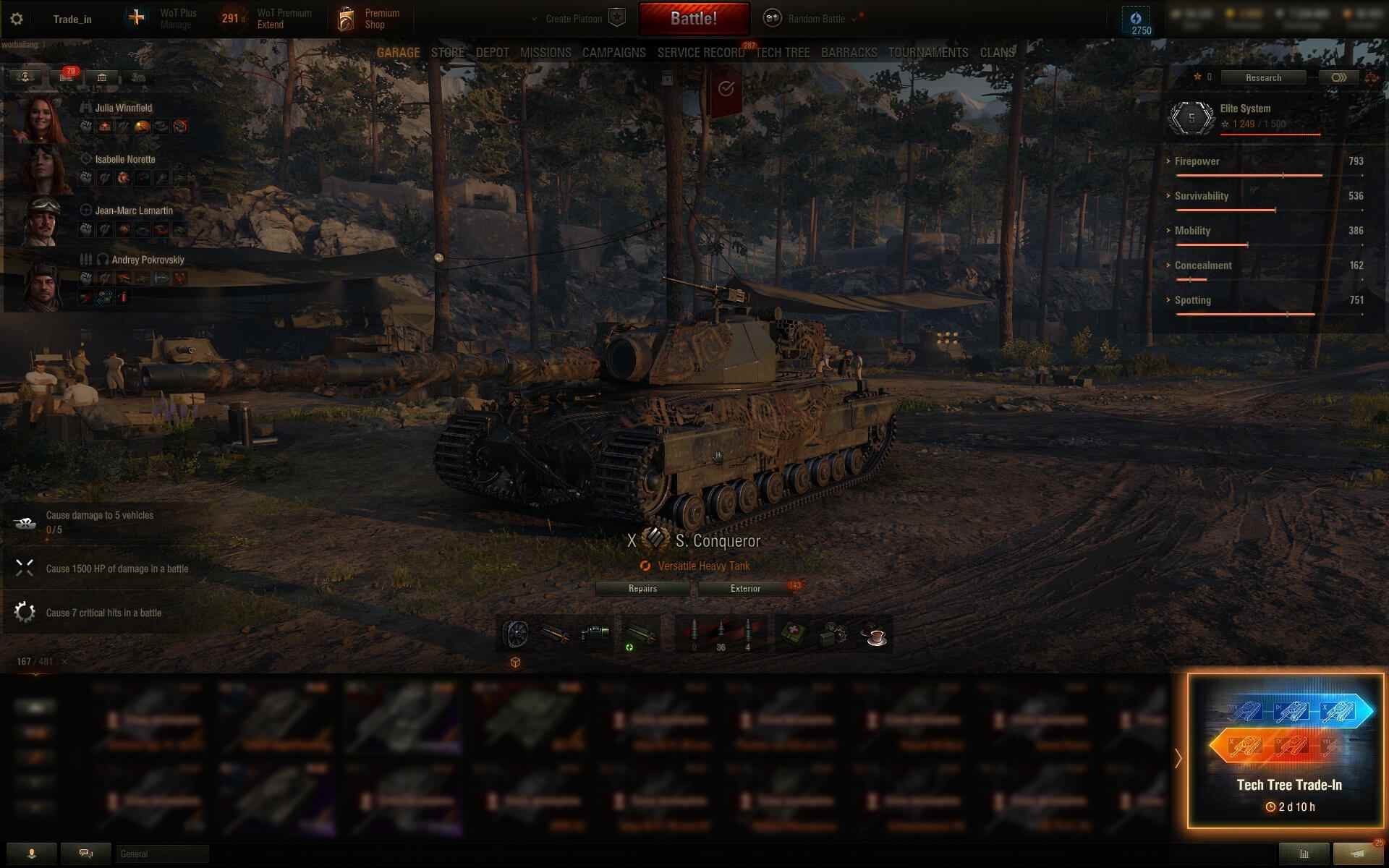The width and height of the screenshot is (1389, 868).
Task: Open the Tournaments tab
Action: tap(928, 53)
